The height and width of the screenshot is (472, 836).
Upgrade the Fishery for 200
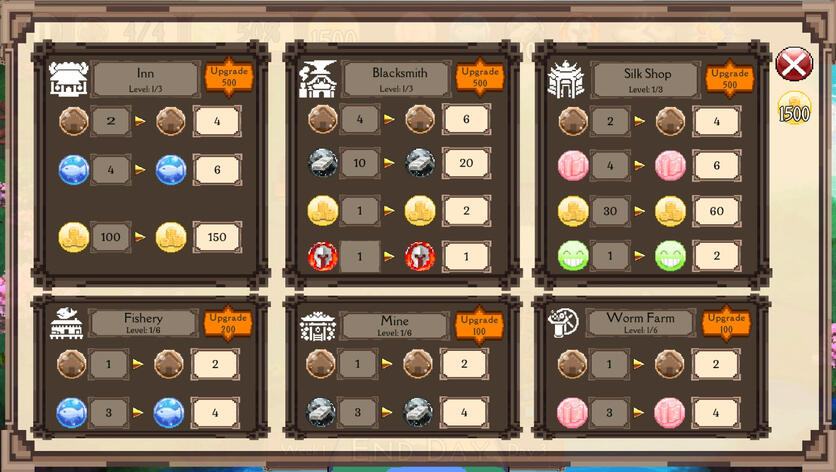tap(228, 323)
